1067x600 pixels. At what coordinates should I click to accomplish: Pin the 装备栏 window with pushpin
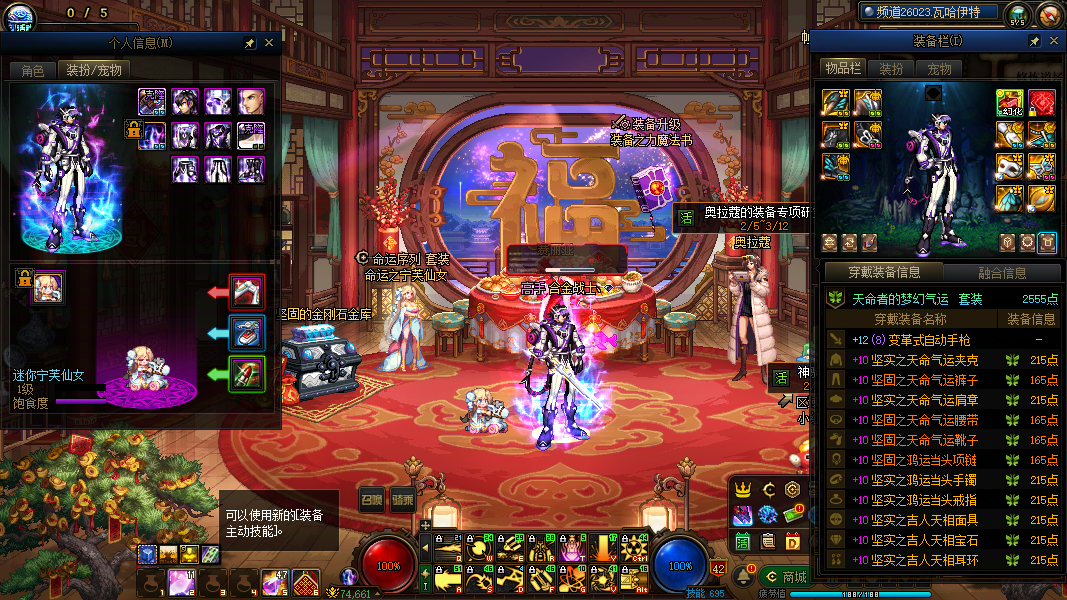pos(1035,41)
